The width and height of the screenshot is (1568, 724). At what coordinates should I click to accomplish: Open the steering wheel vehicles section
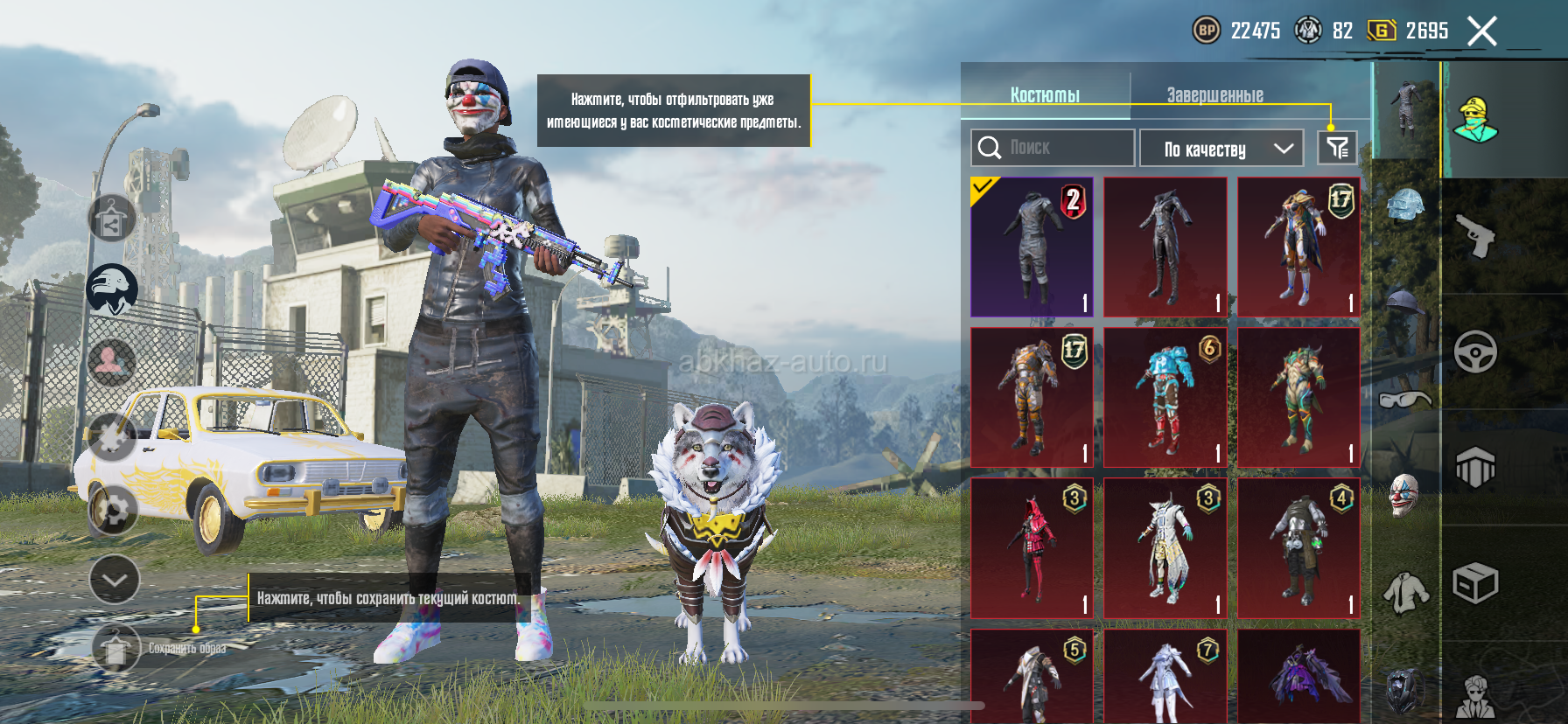pos(1475,352)
